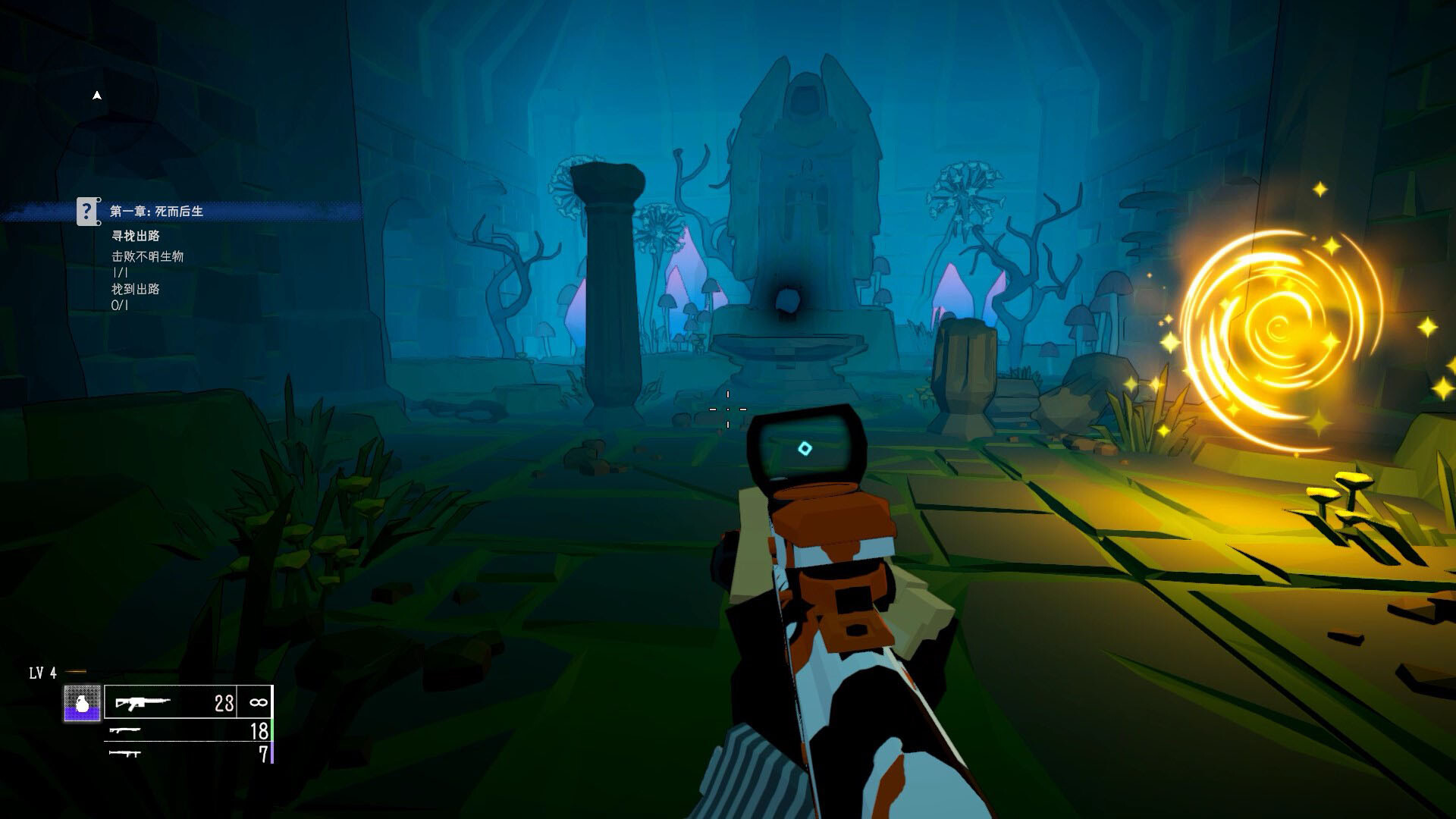Select the grenade equipment icon
The width and height of the screenshot is (1456, 819).
coord(81,701)
